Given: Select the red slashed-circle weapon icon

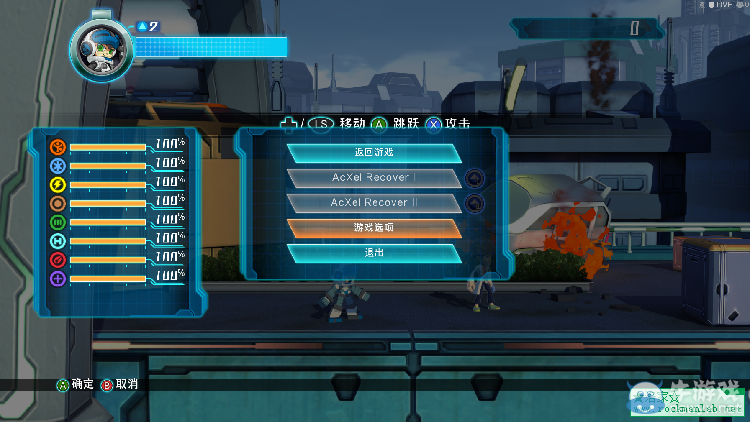Looking at the screenshot, I should pyautogui.click(x=57, y=260).
